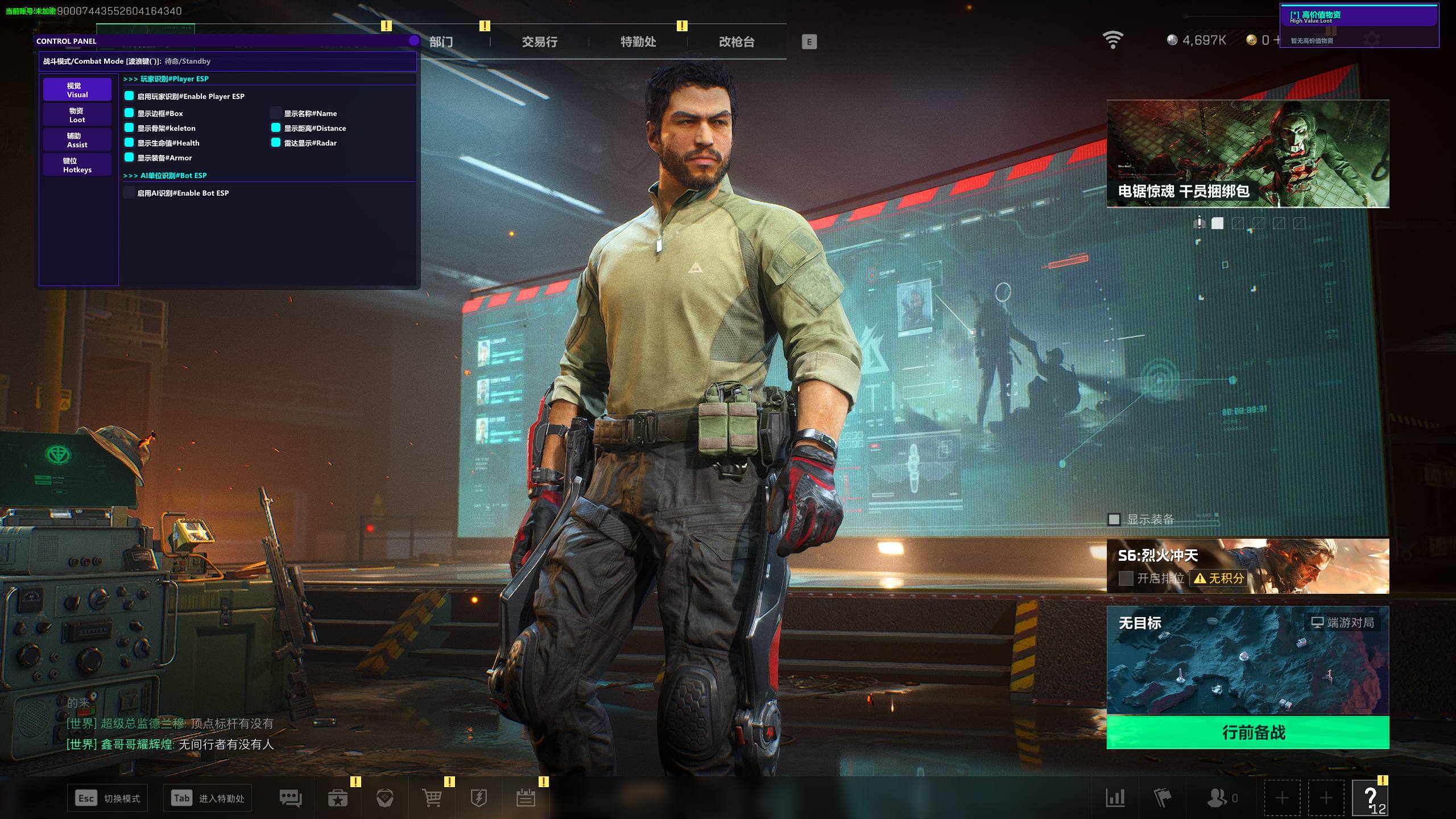Open the question mark help icon
Viewport: 1456px width, 819px height.
pyautogui.click(x=1370, y=799)
